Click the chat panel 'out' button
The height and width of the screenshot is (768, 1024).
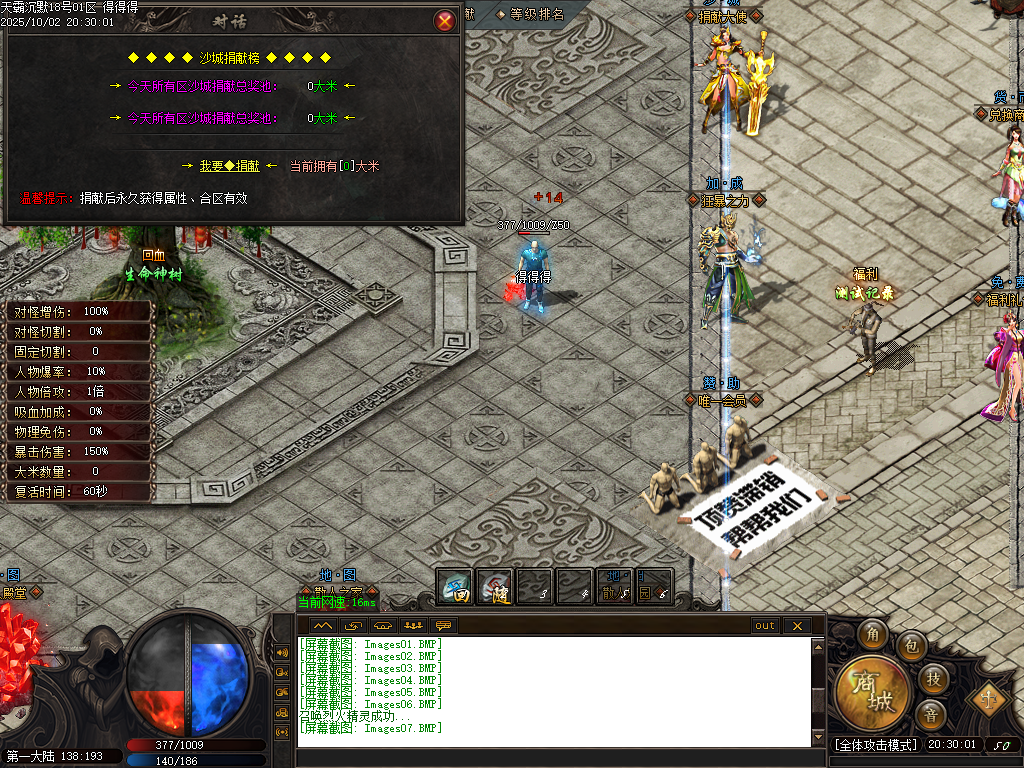[765, 626]
